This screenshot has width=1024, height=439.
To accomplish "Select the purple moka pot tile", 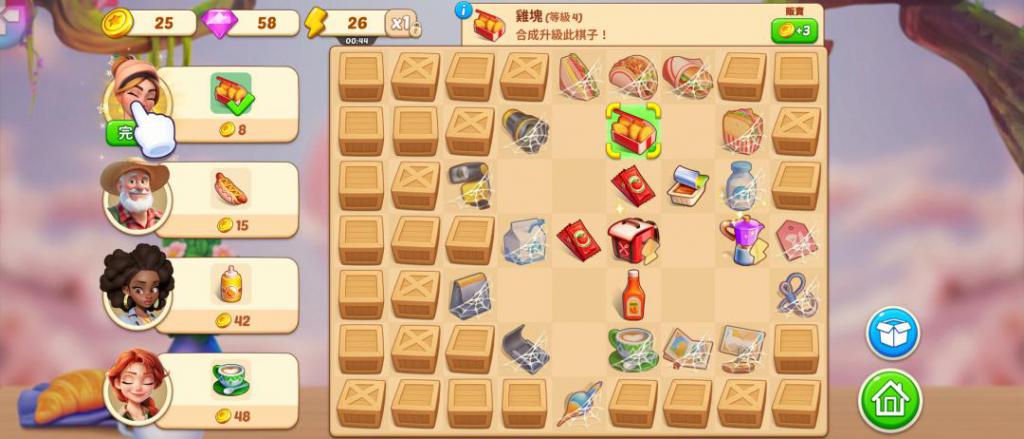I will pos(742,240).
